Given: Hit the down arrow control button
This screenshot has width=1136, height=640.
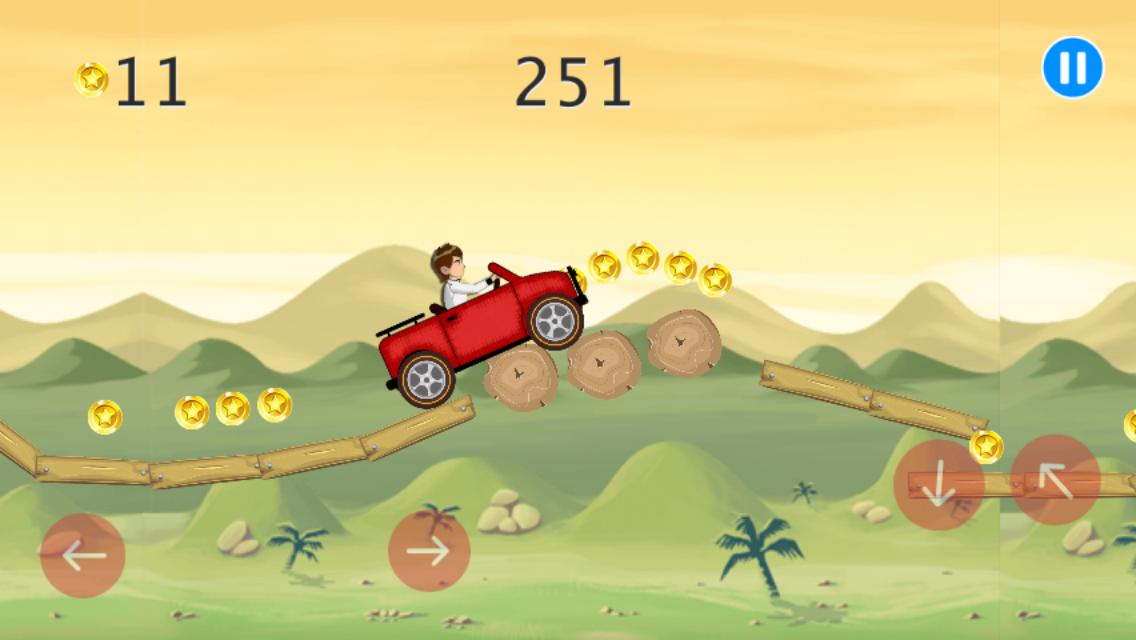Looking at the screenshot, I should (938, 485).
